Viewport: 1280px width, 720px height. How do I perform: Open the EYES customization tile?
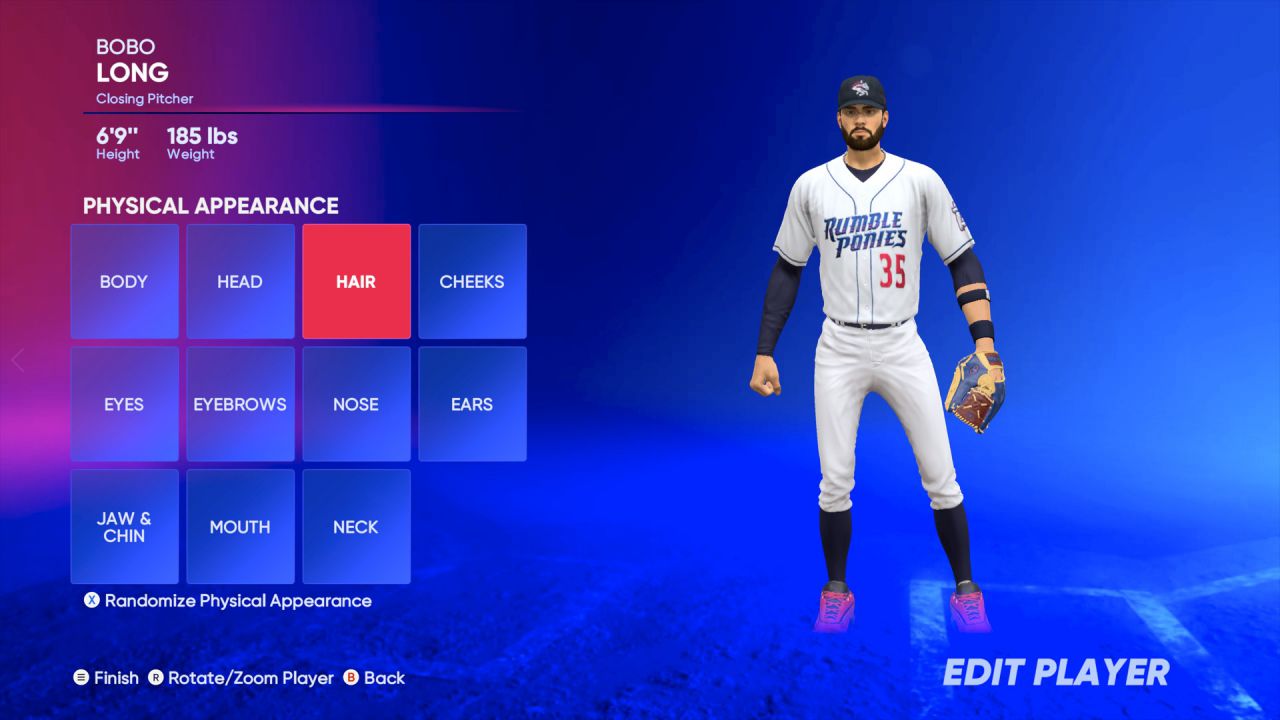point(123,404)
